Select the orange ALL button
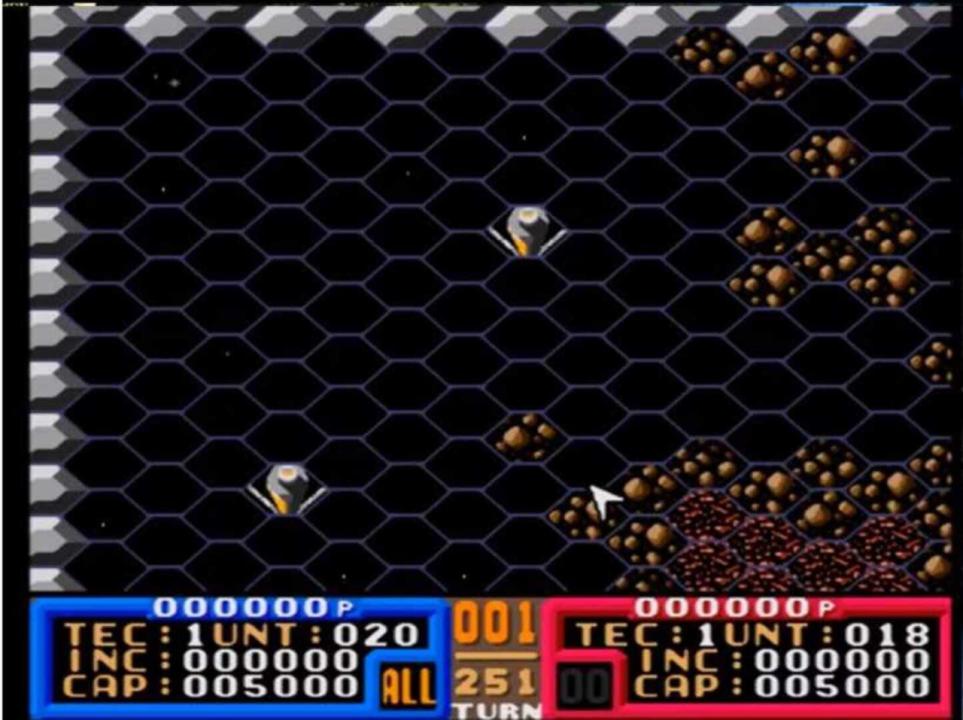 pyautogui.click(x=409, y=686)
